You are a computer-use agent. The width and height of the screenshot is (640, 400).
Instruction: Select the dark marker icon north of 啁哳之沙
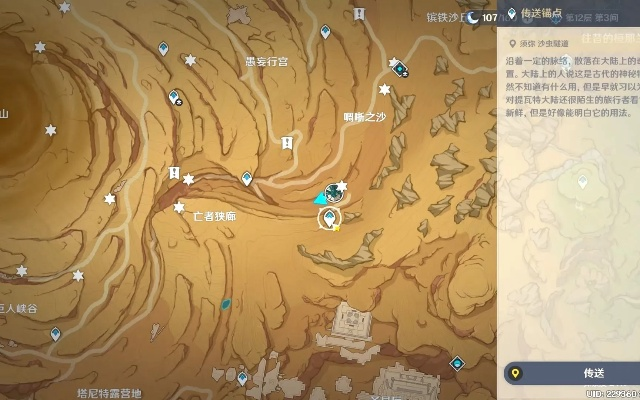(x=400, y=68)
